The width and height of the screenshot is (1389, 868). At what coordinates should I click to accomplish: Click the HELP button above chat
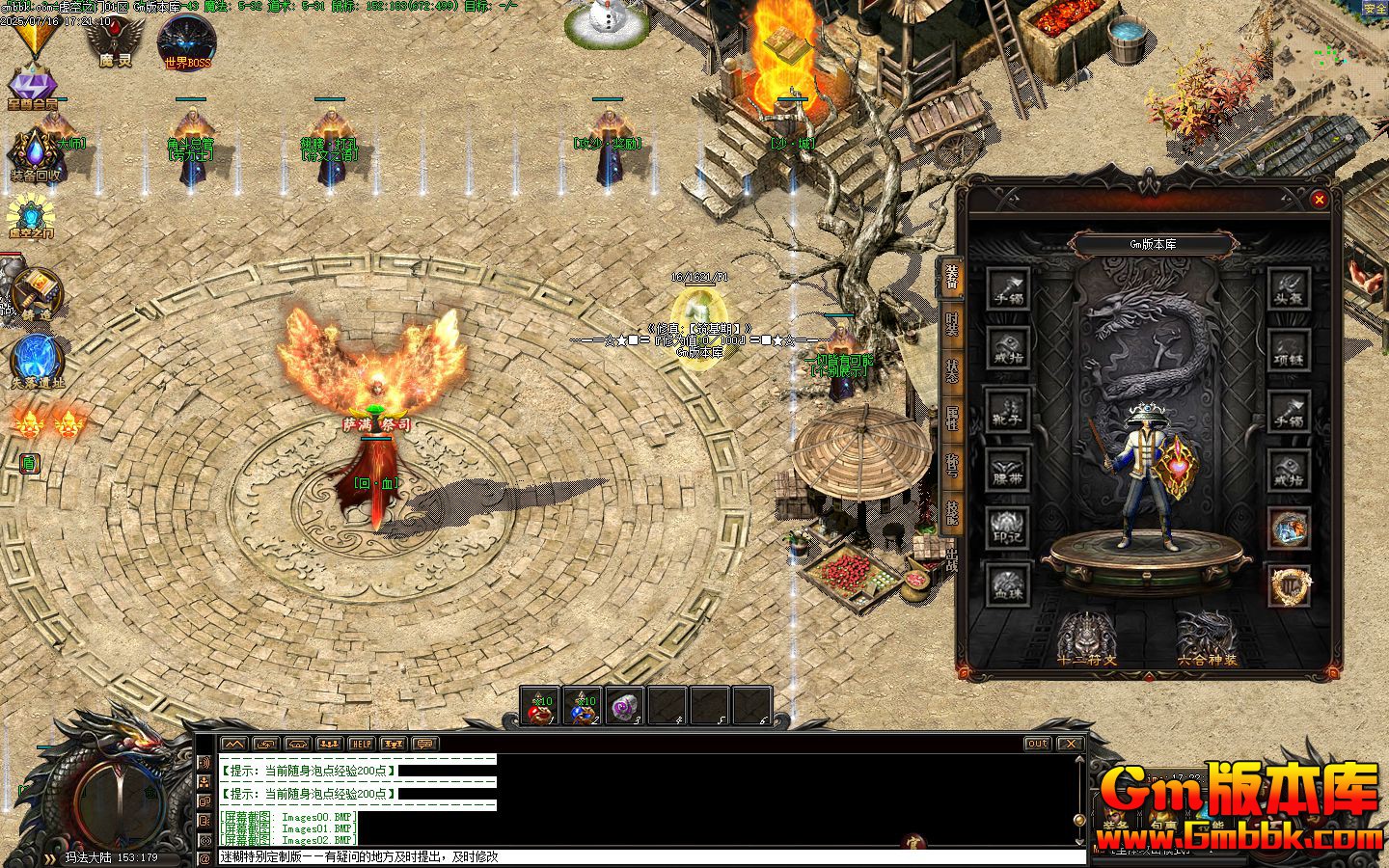click(362, 744)
